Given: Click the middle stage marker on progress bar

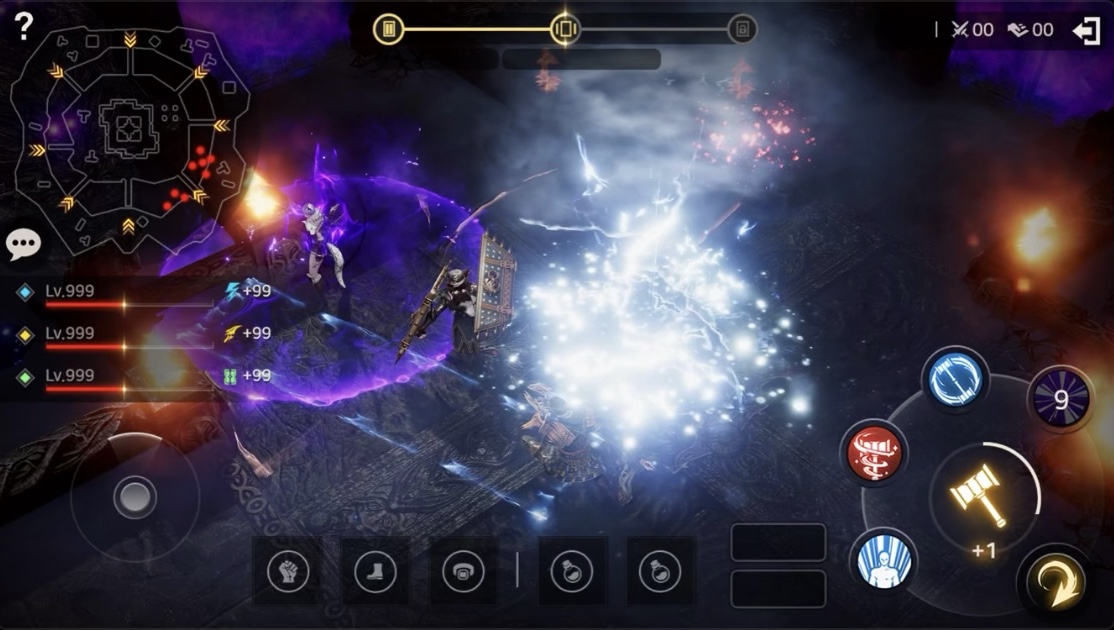Looking at the screenshot, I should click(x=565, y=29).
